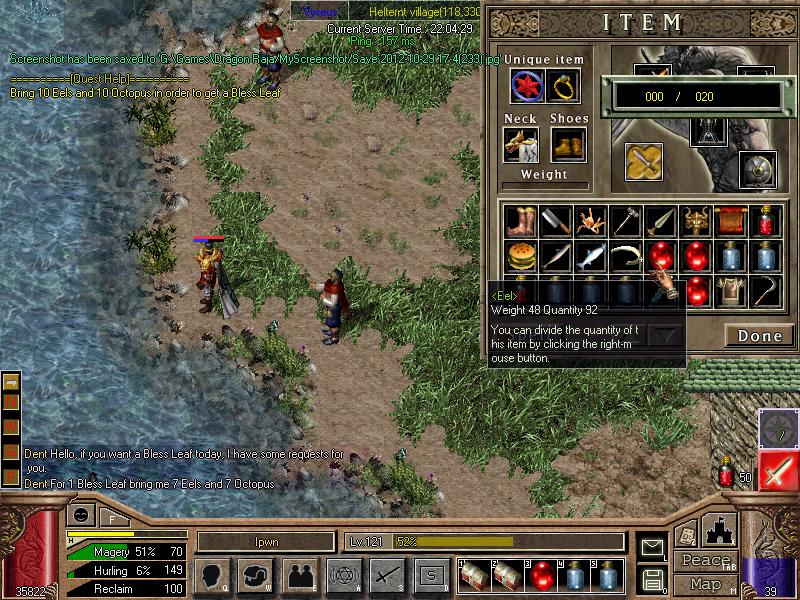800x600 pixels.
Task: Activate the red sword attack icon
Action: coord(778,471)
